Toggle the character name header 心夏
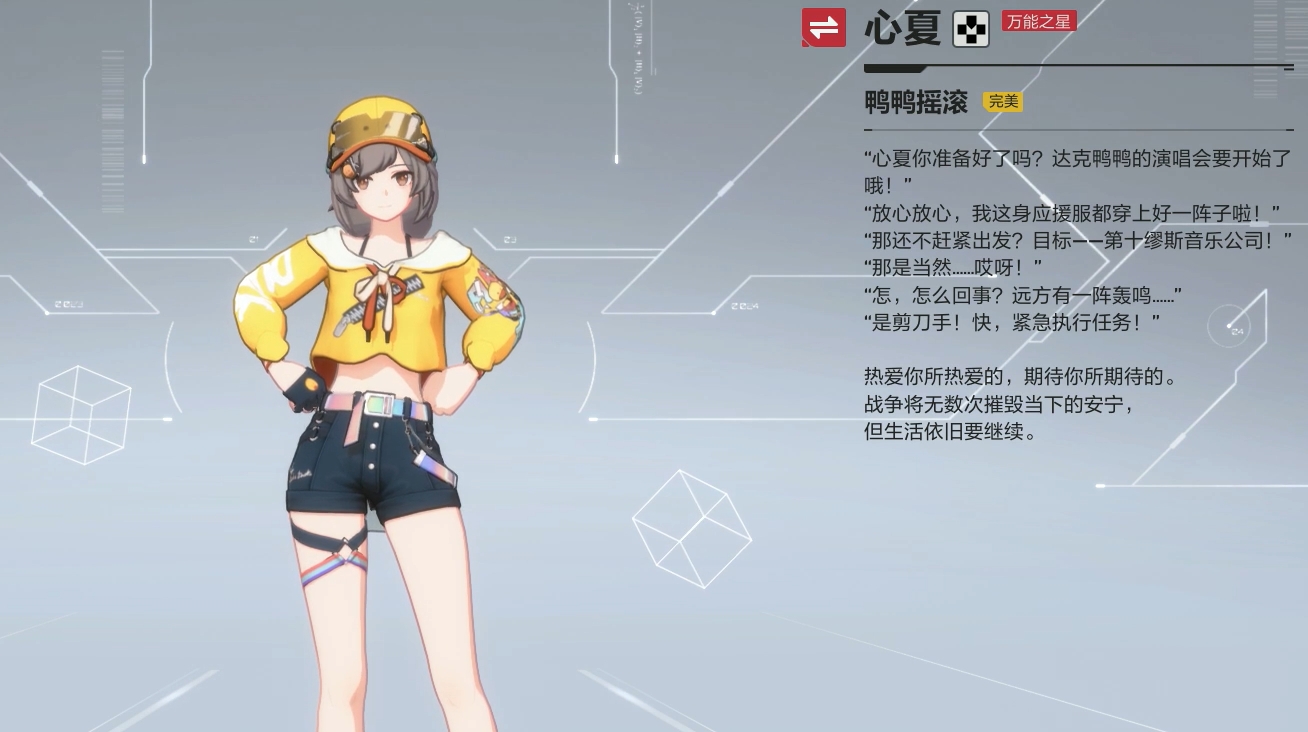Screen dimensions: 1308x732 point(898,28)
